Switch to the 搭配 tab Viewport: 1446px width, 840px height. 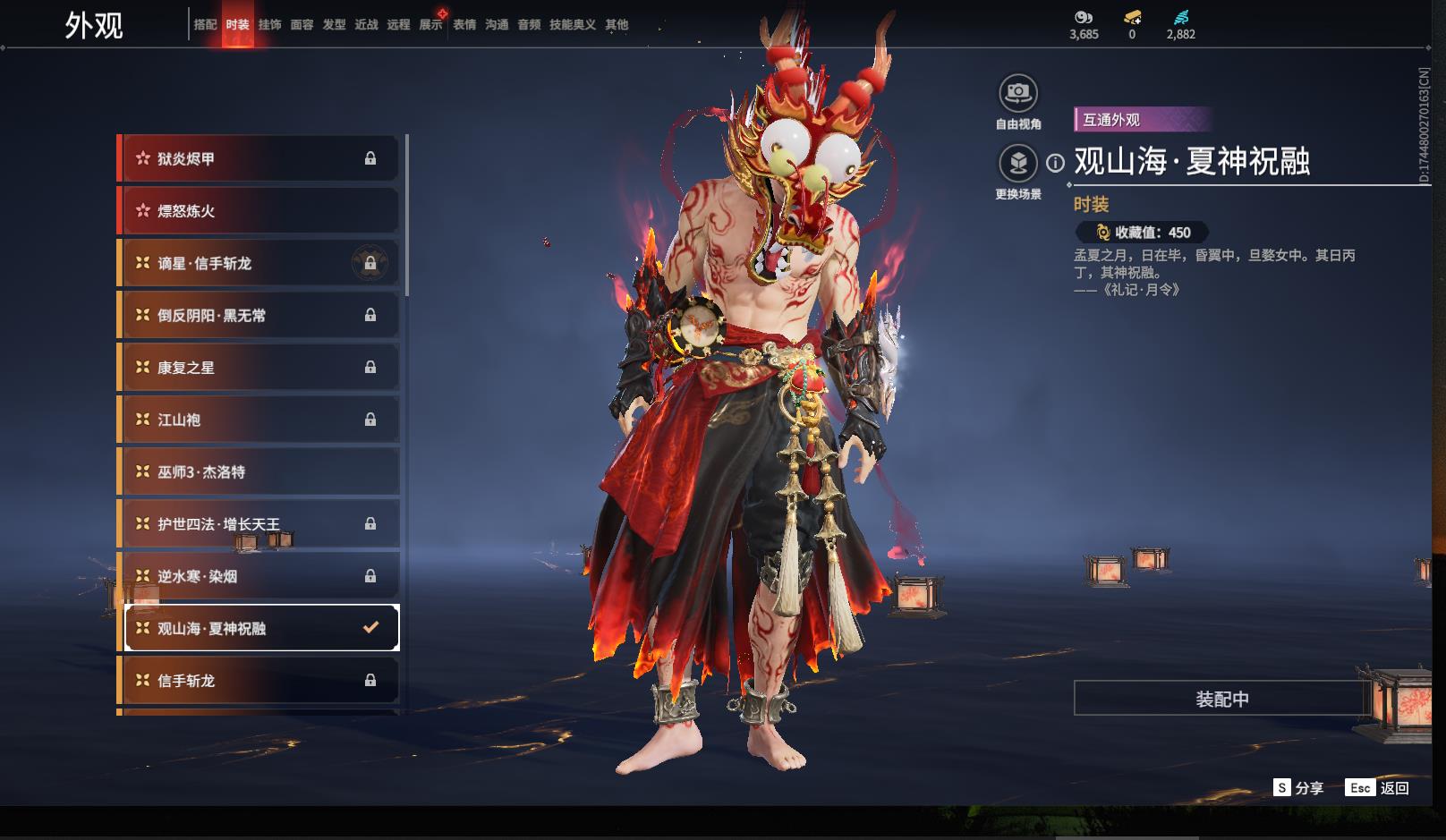point(205,25)
